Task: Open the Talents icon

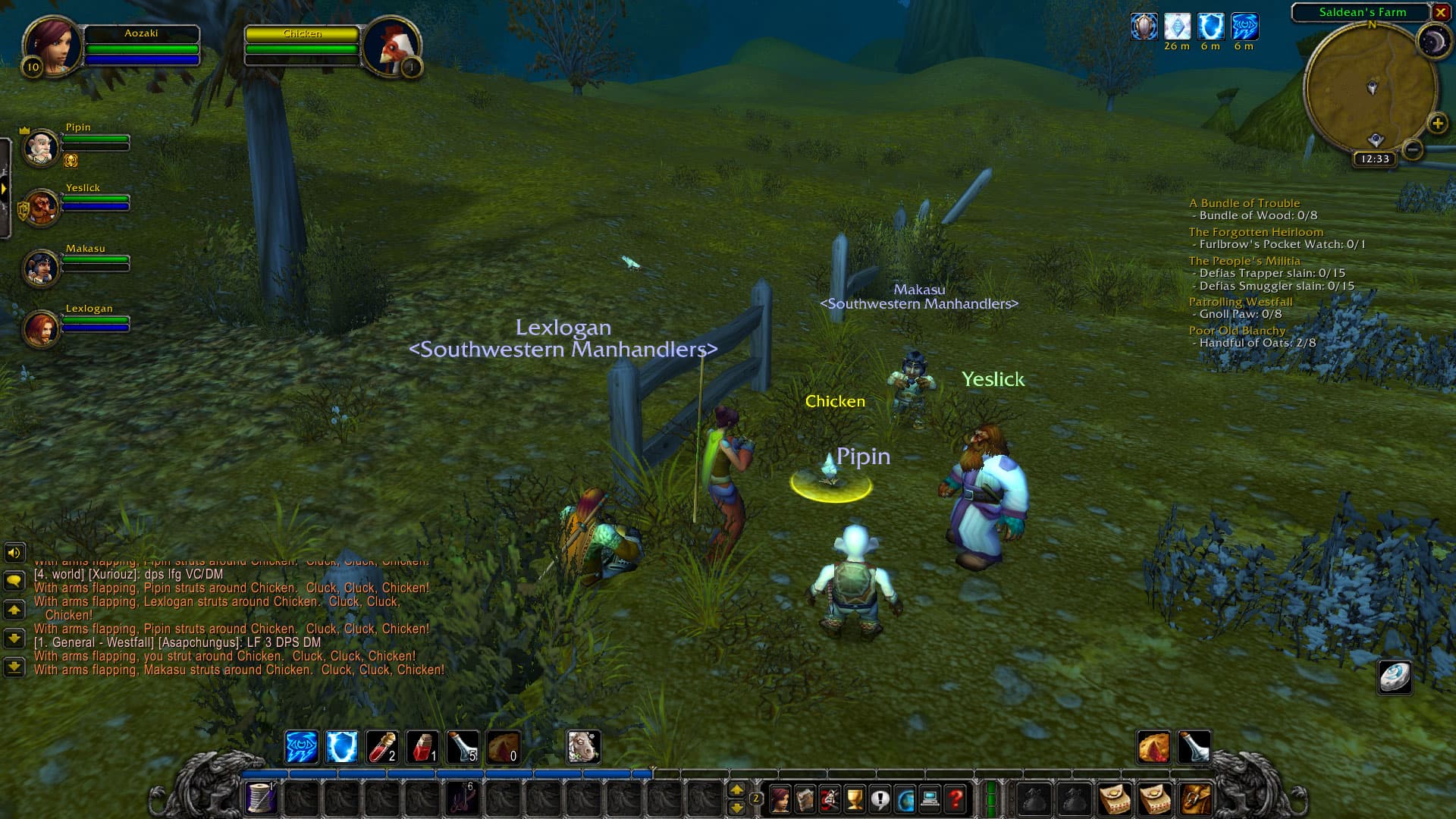Action: 828,799
